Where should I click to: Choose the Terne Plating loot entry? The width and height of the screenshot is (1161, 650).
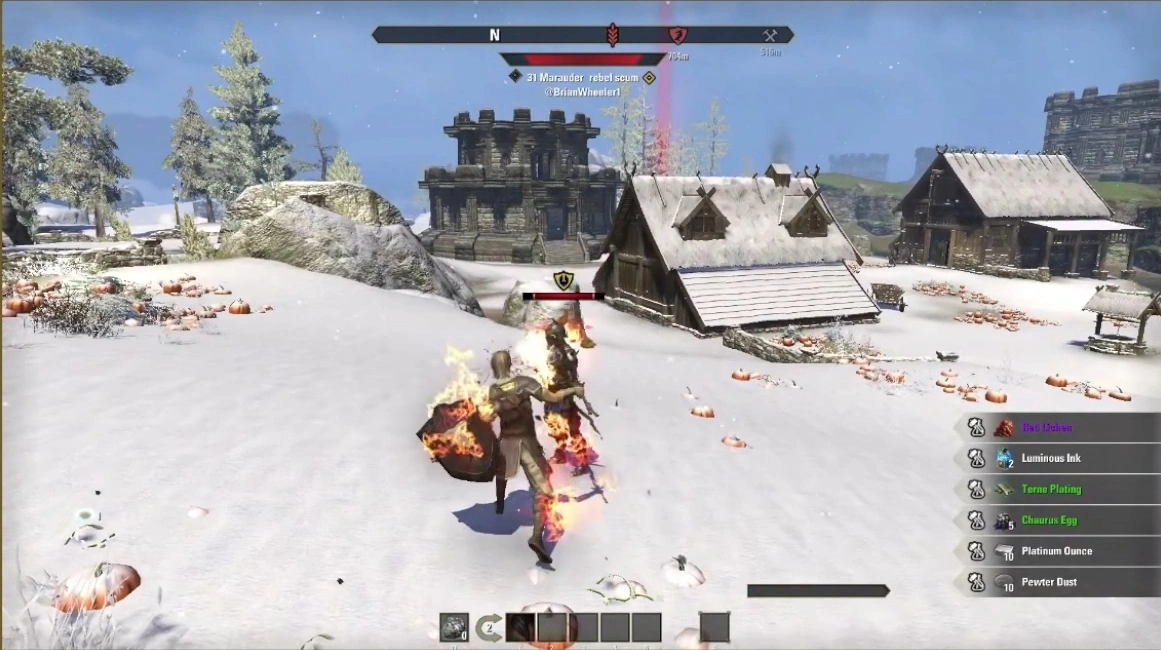click(1050, 490)
